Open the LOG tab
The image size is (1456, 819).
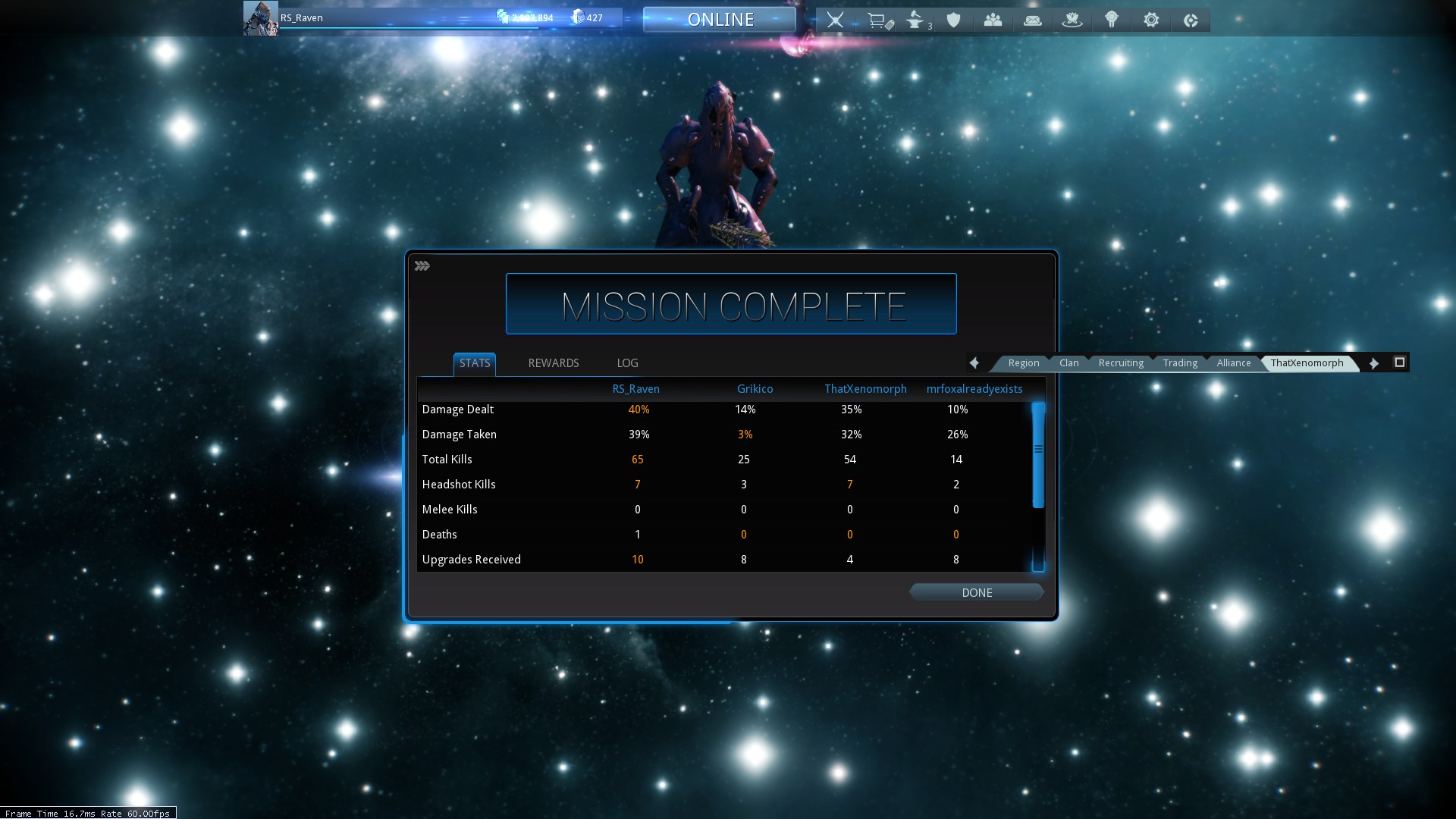(627, 363)
